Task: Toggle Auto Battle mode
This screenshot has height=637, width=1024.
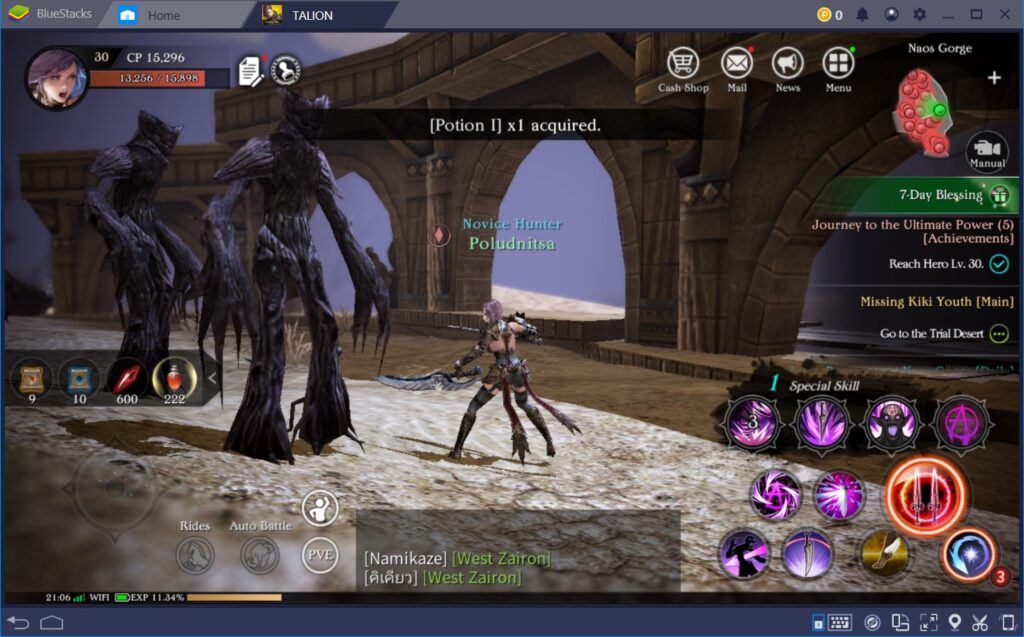Action: [259, 553]
